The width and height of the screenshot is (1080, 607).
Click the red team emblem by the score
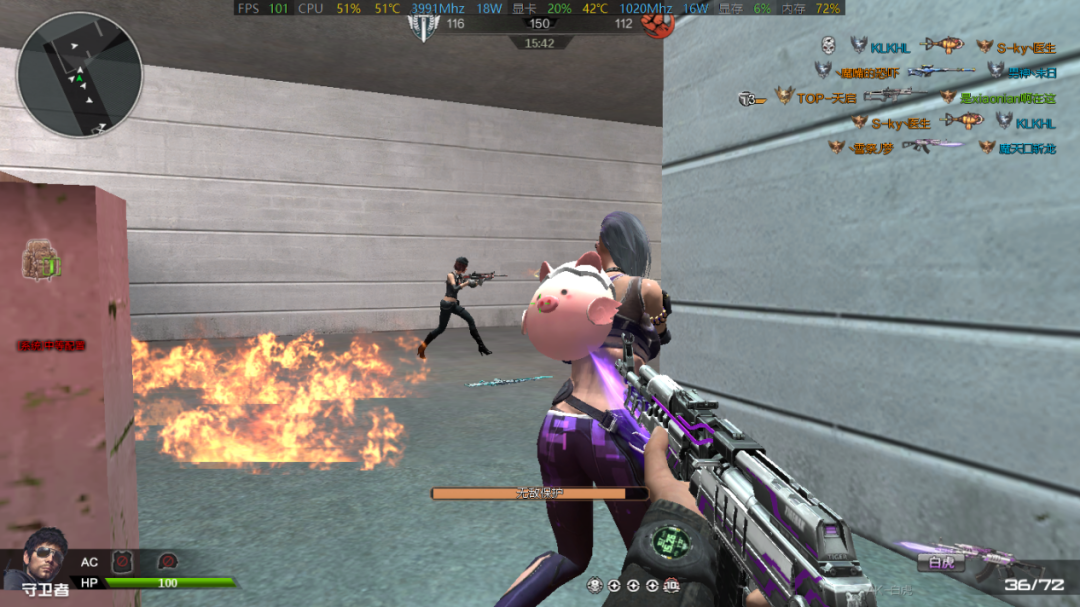(654, 26)
